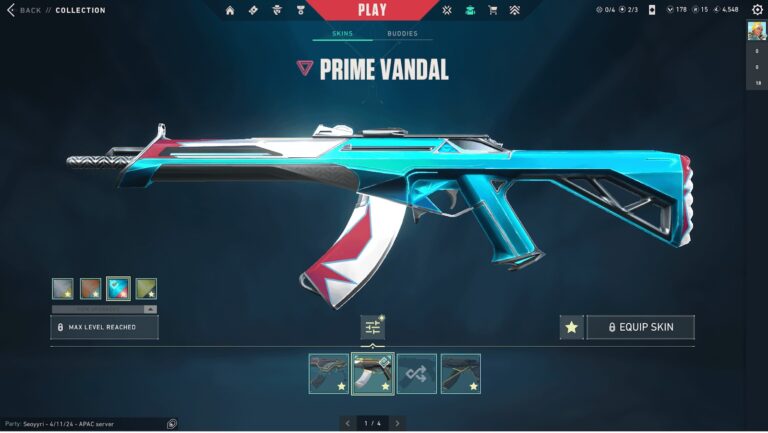Equip the Prime Vandal skin
The width and height of the screenshot is (768, 433).
point(640,327)
